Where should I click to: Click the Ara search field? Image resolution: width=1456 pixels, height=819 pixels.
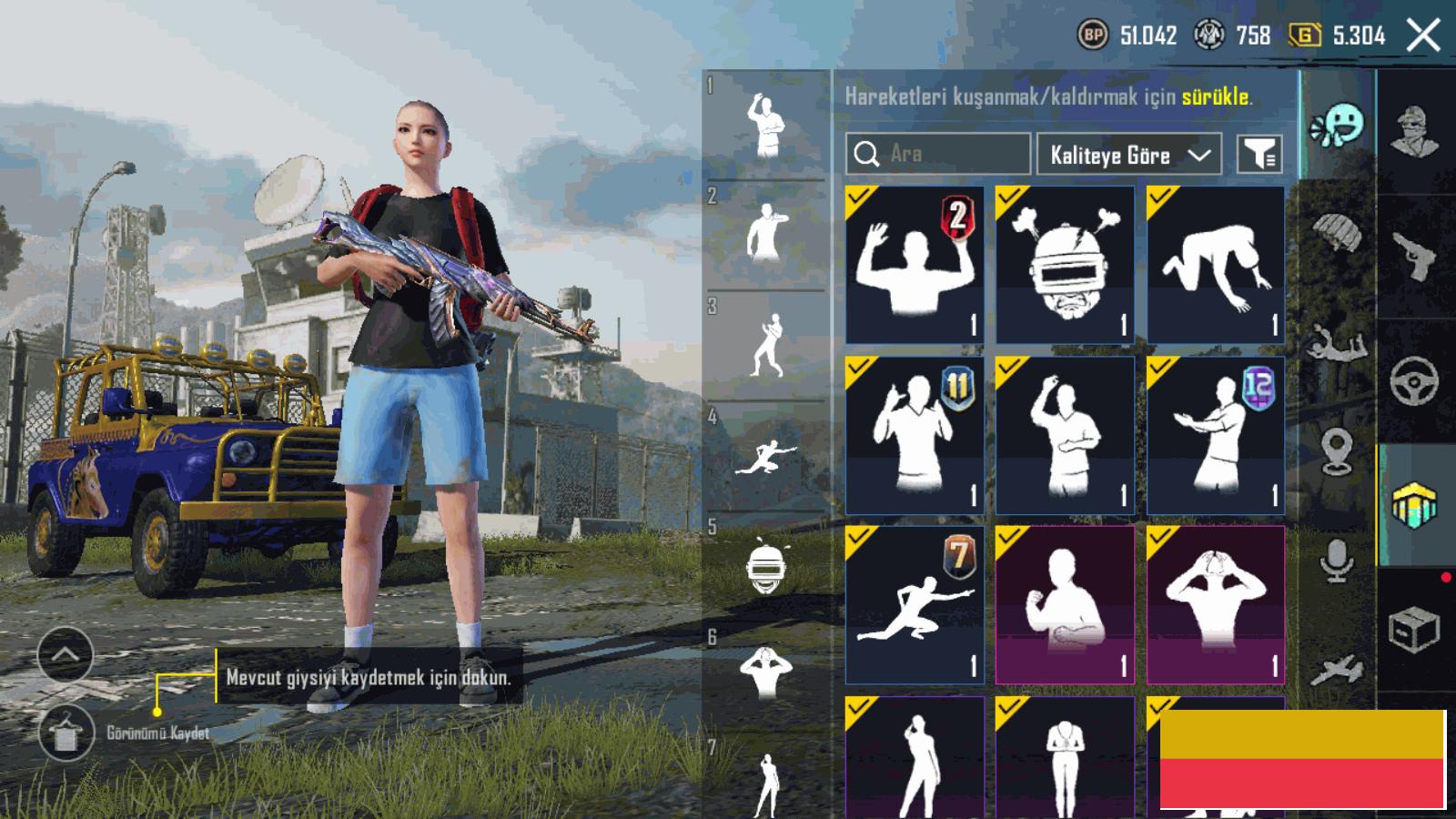[937, 154]
